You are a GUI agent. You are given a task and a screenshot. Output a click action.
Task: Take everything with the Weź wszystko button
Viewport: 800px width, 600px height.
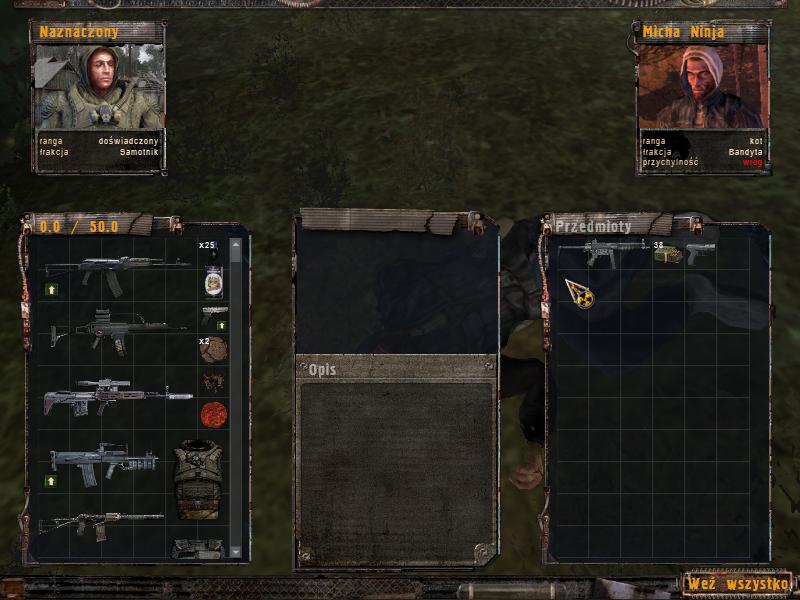coord(738,582)
